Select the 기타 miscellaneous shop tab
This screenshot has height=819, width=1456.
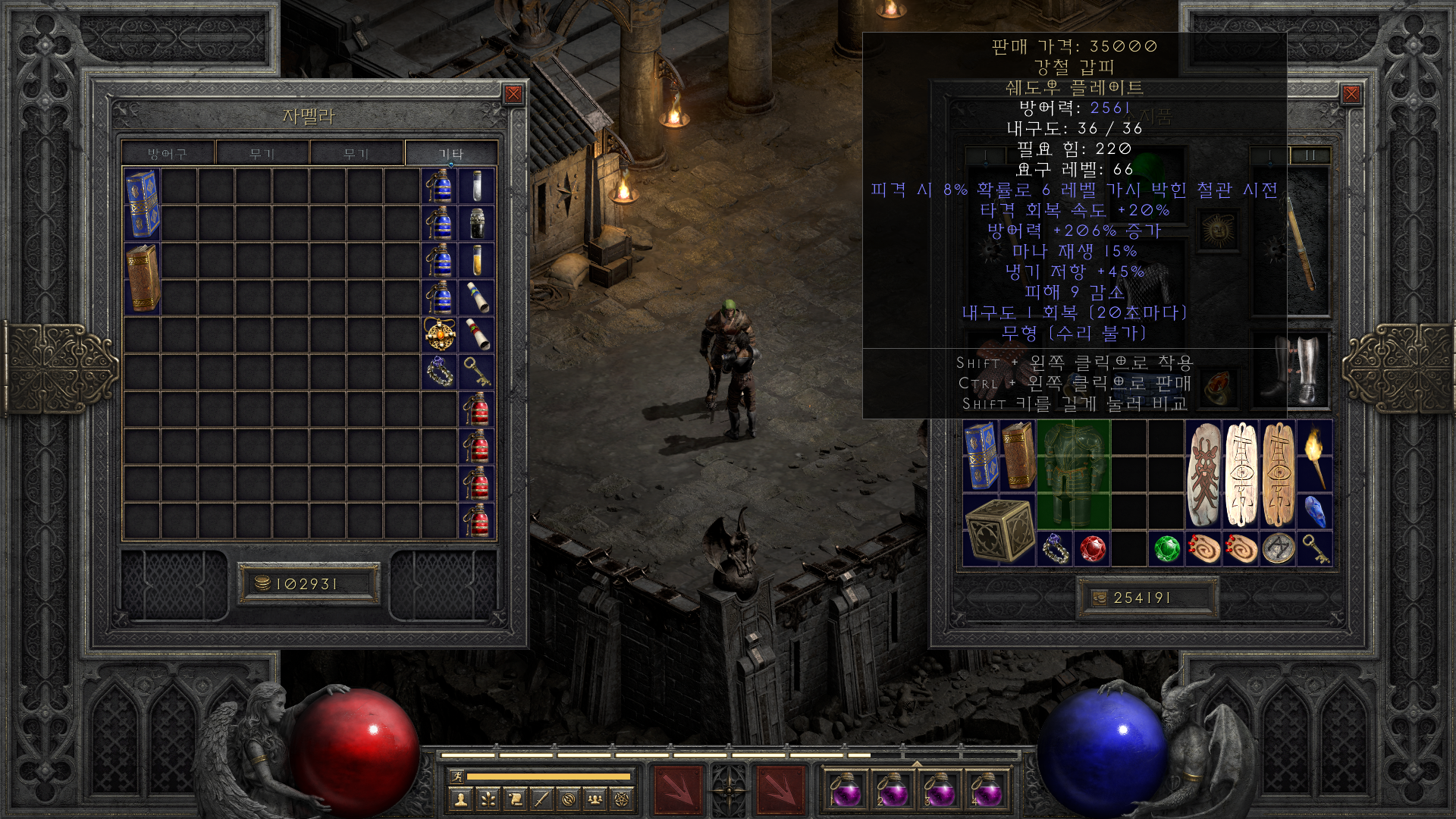(x=451, y=154)
